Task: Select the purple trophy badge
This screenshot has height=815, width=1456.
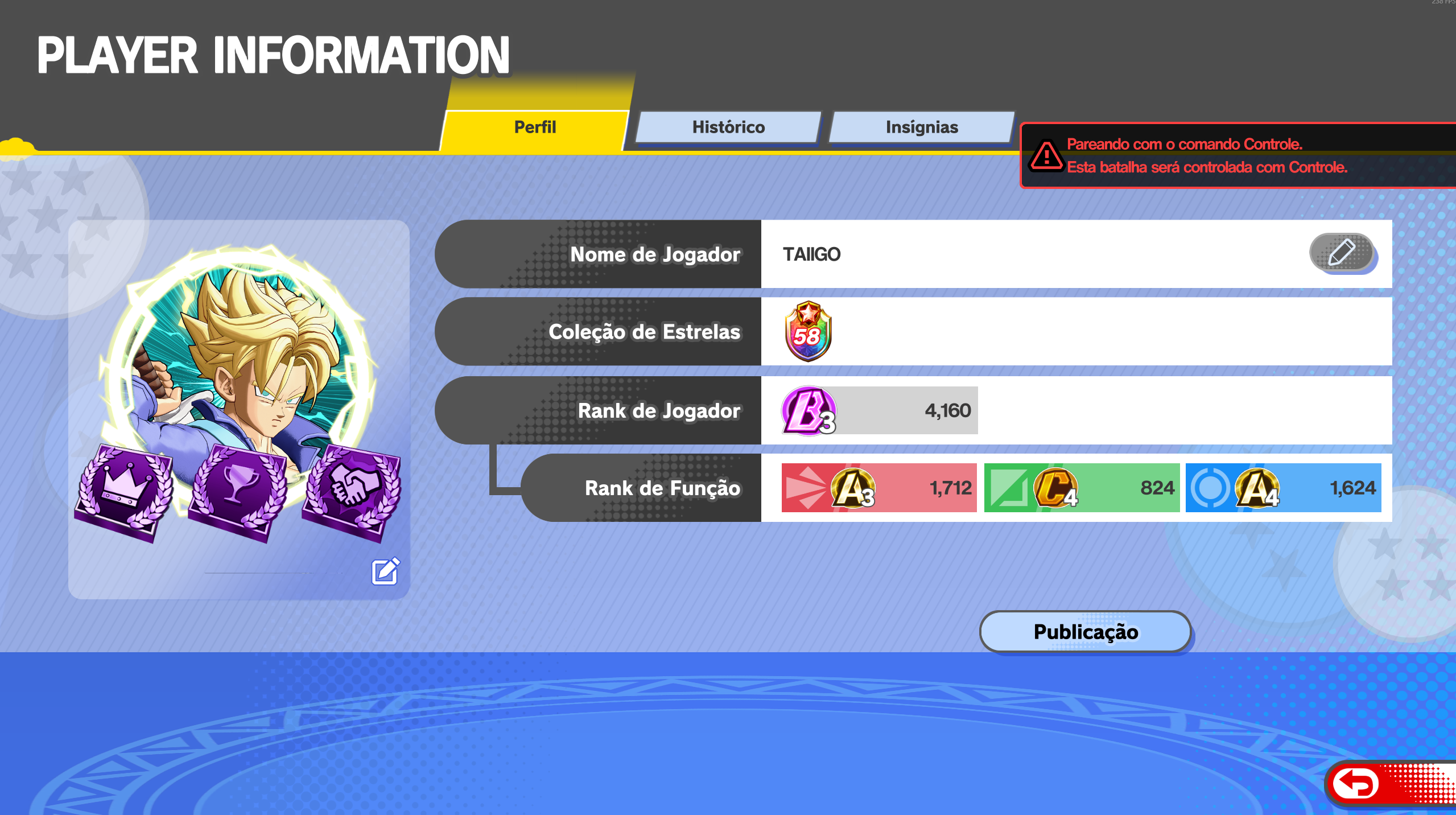Action: (x=238, y=491)
